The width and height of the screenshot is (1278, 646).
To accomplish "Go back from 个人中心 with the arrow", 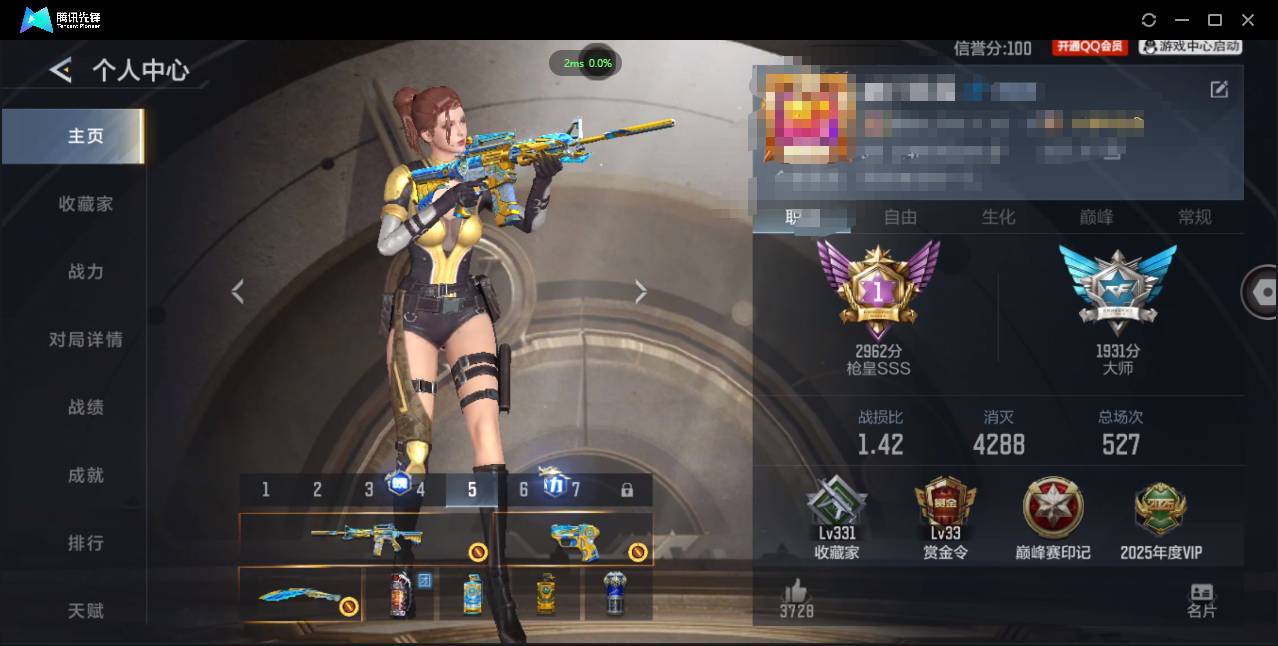I will (x=61, y=70).
